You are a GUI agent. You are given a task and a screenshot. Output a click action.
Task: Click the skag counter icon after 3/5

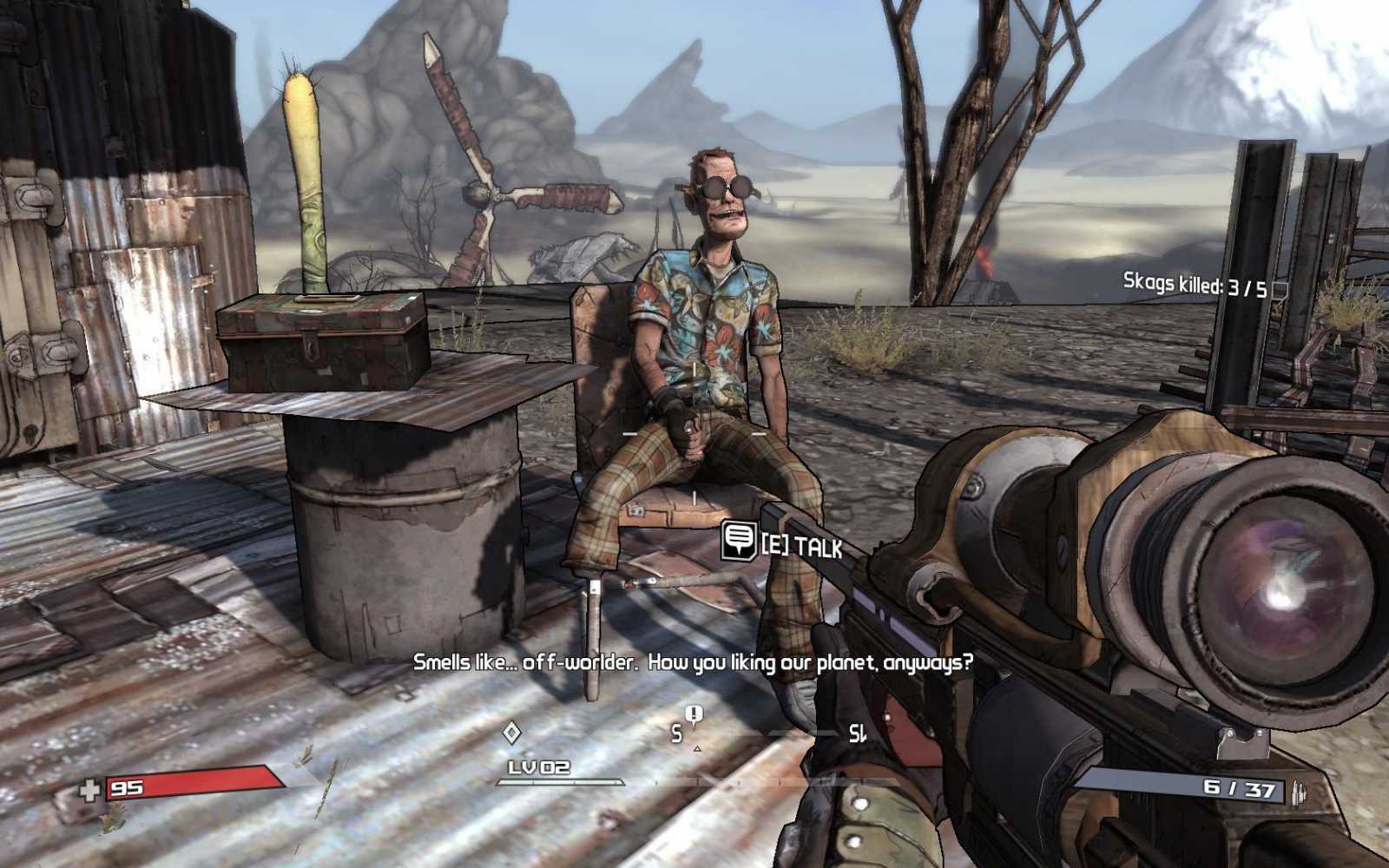(x=1280, y=287)
